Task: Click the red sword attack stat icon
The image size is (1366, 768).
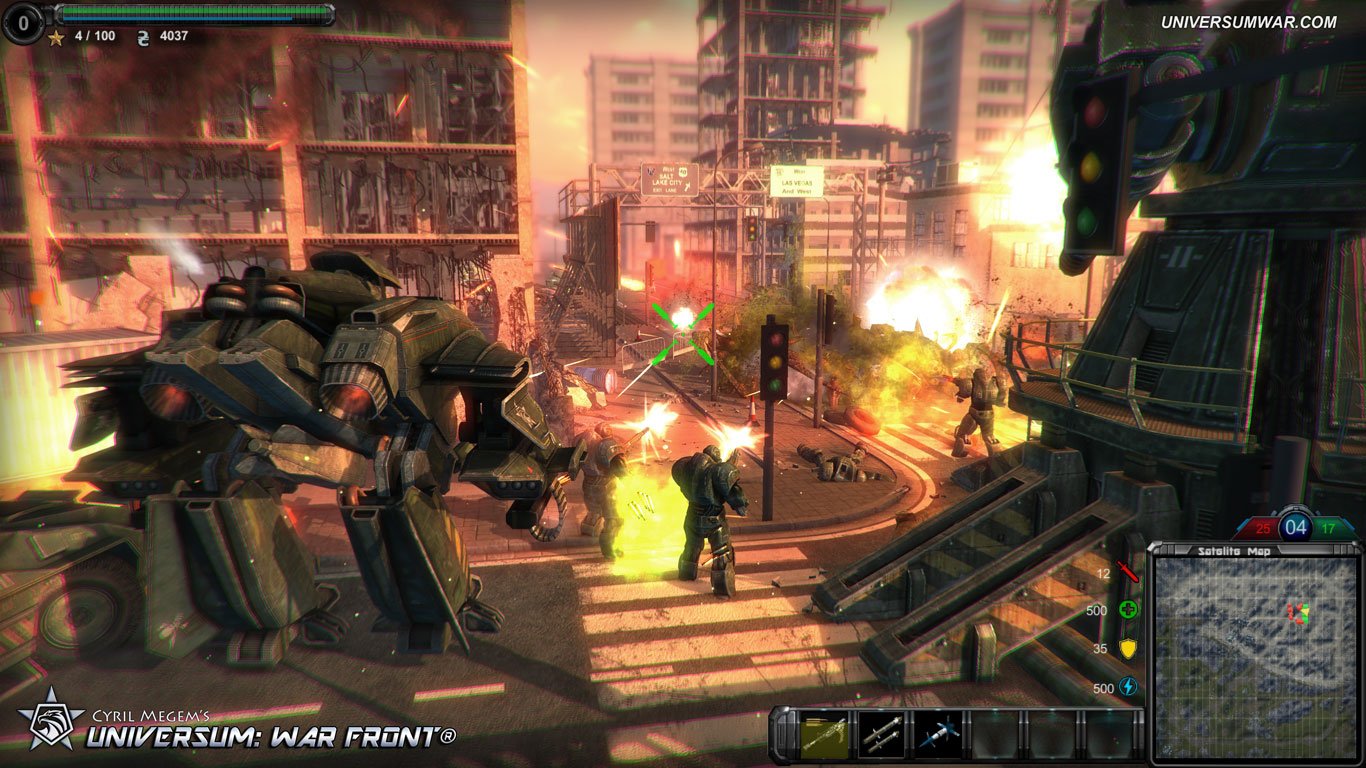Action: click(1128, 572)
